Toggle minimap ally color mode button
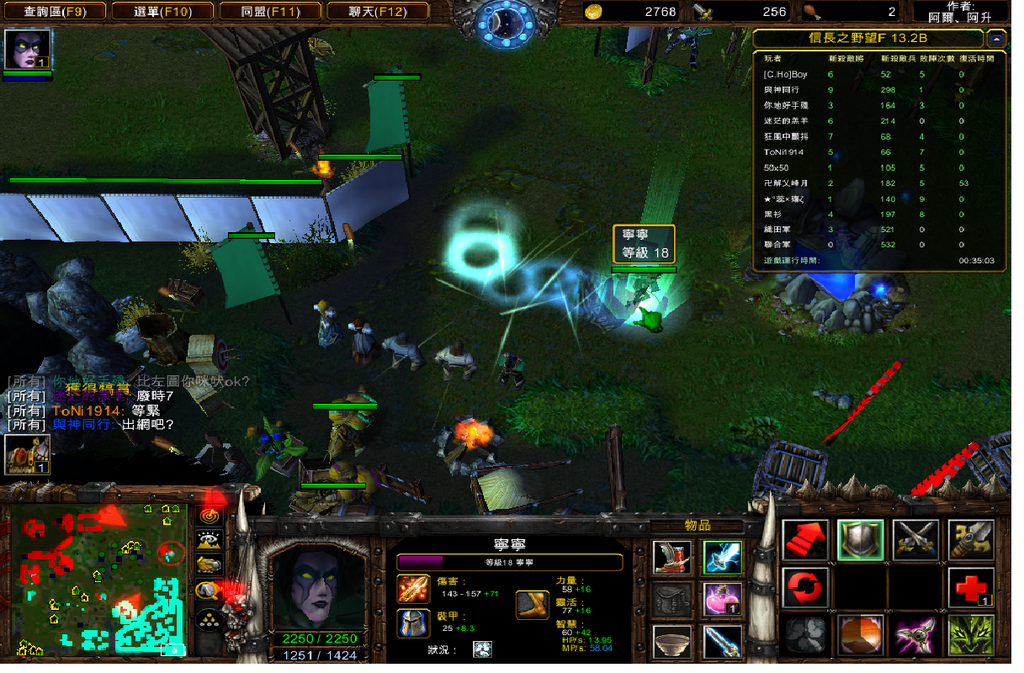Screen dimensions: 1024x673 tap(210, 566)
